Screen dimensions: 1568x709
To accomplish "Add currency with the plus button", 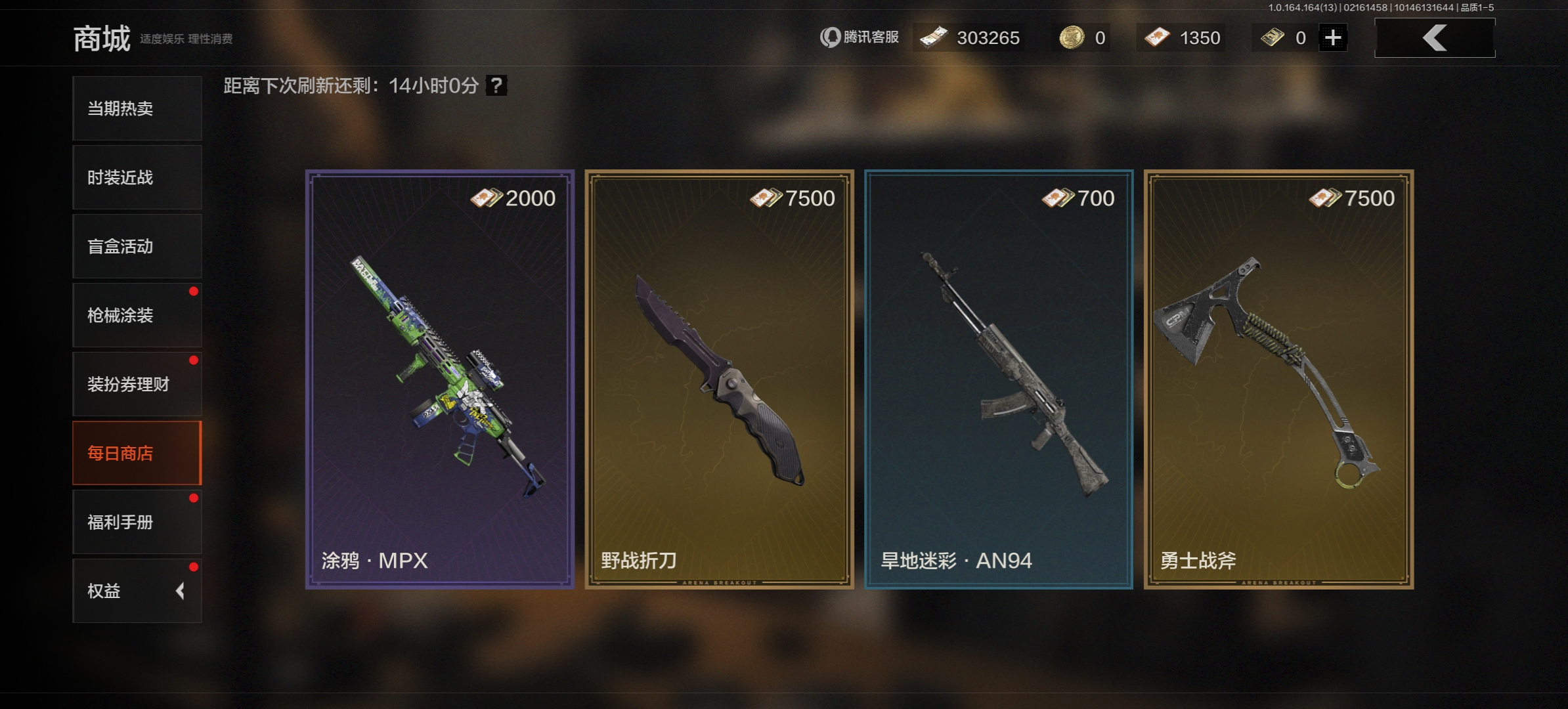I will (x=1333, y=37).
